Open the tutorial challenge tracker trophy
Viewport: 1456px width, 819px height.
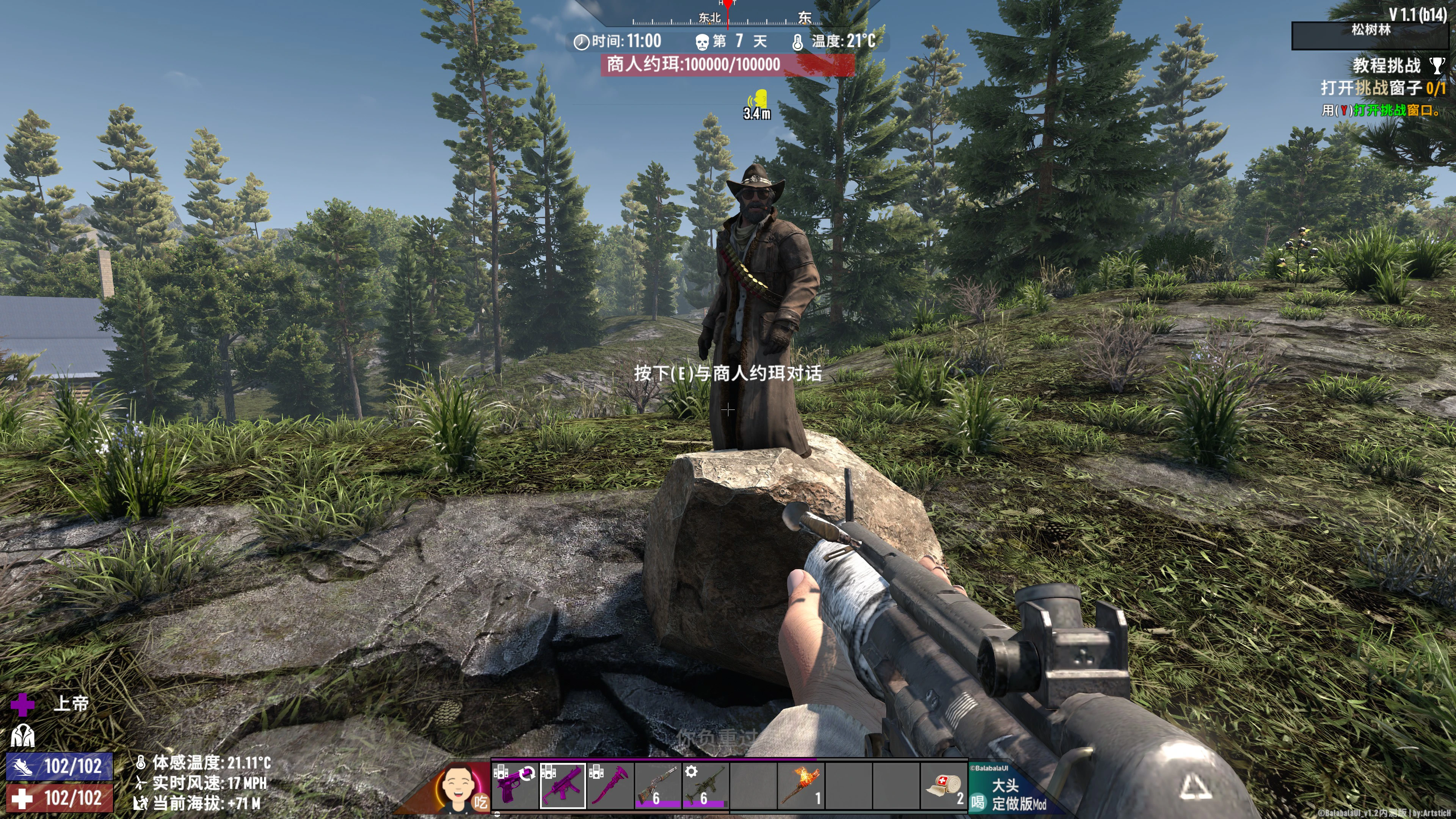click(1436, 66)
